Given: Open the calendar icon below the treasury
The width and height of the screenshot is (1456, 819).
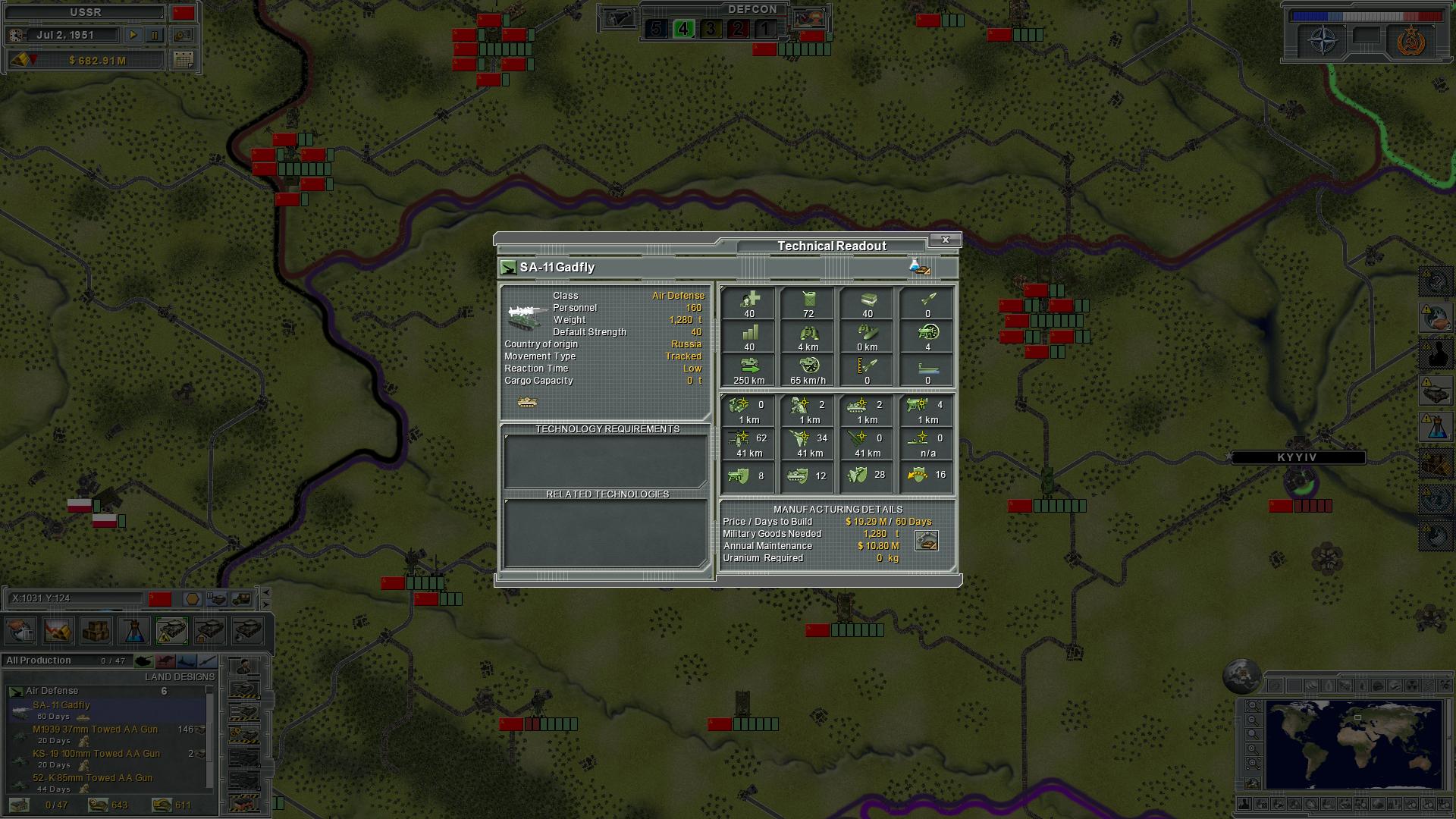Looking at the screenshot, I should 182,61.
